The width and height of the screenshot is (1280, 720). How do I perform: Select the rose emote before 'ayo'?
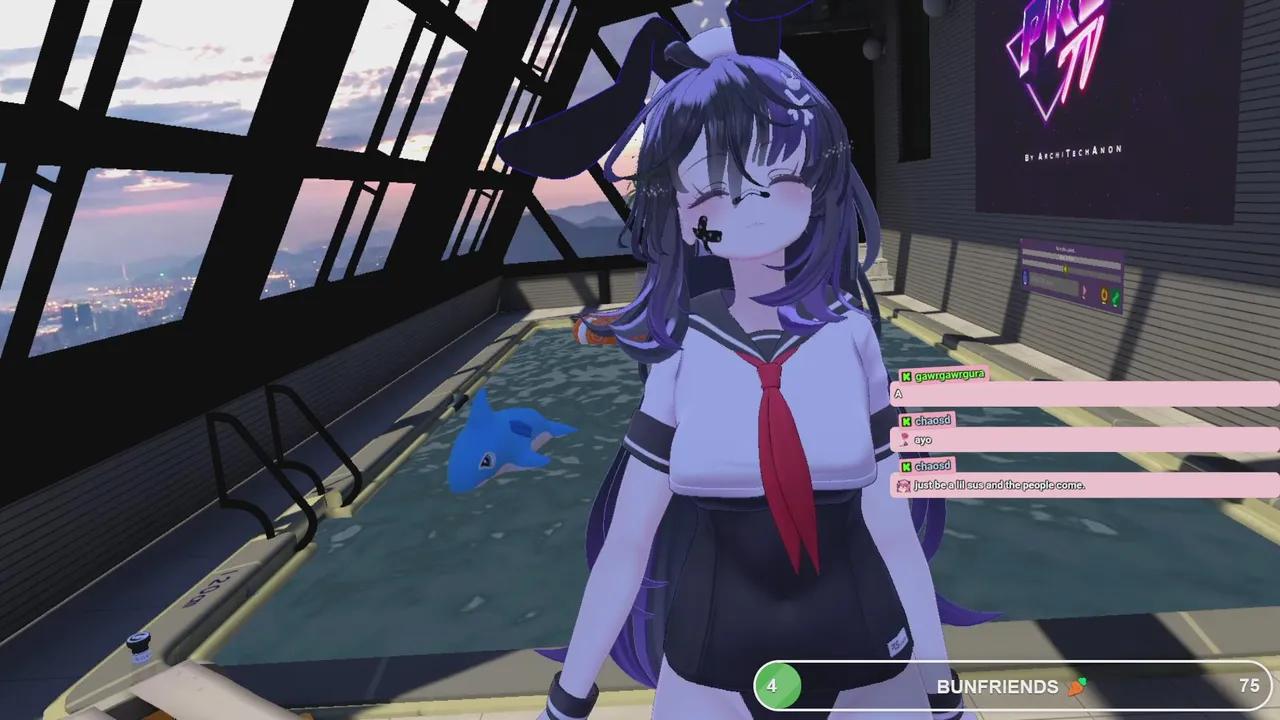pos(904,438)
